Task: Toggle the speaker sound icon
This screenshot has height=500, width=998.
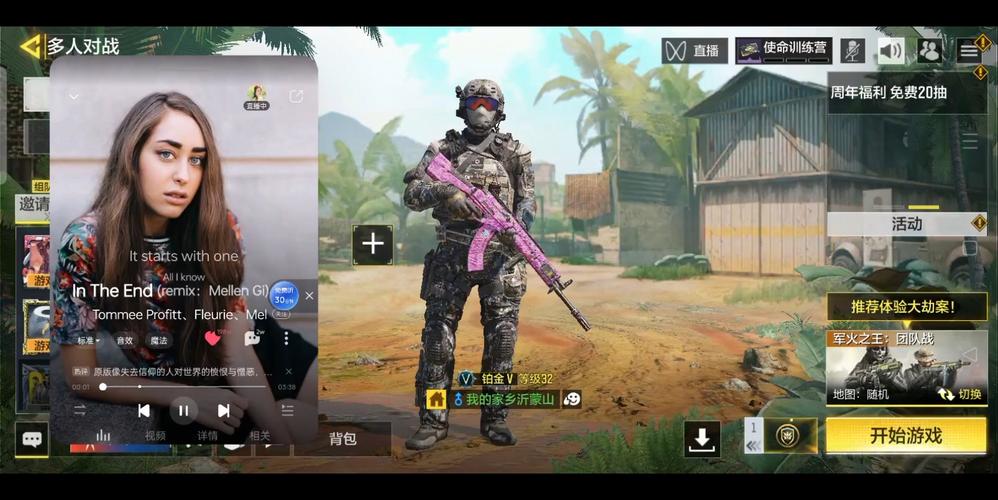Action: tap(891, 50)
